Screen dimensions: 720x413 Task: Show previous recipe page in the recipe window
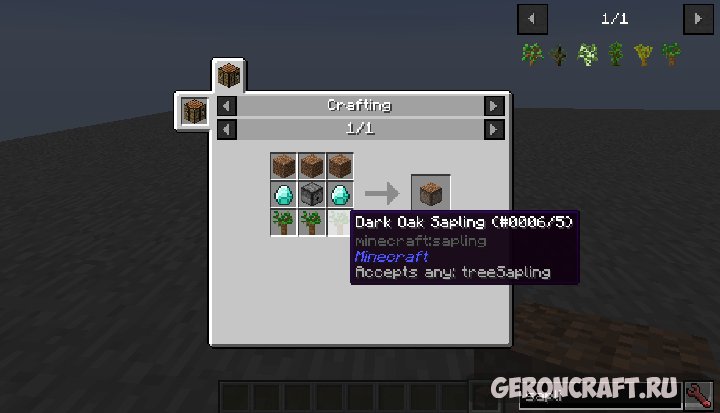(x=226, y=130)
